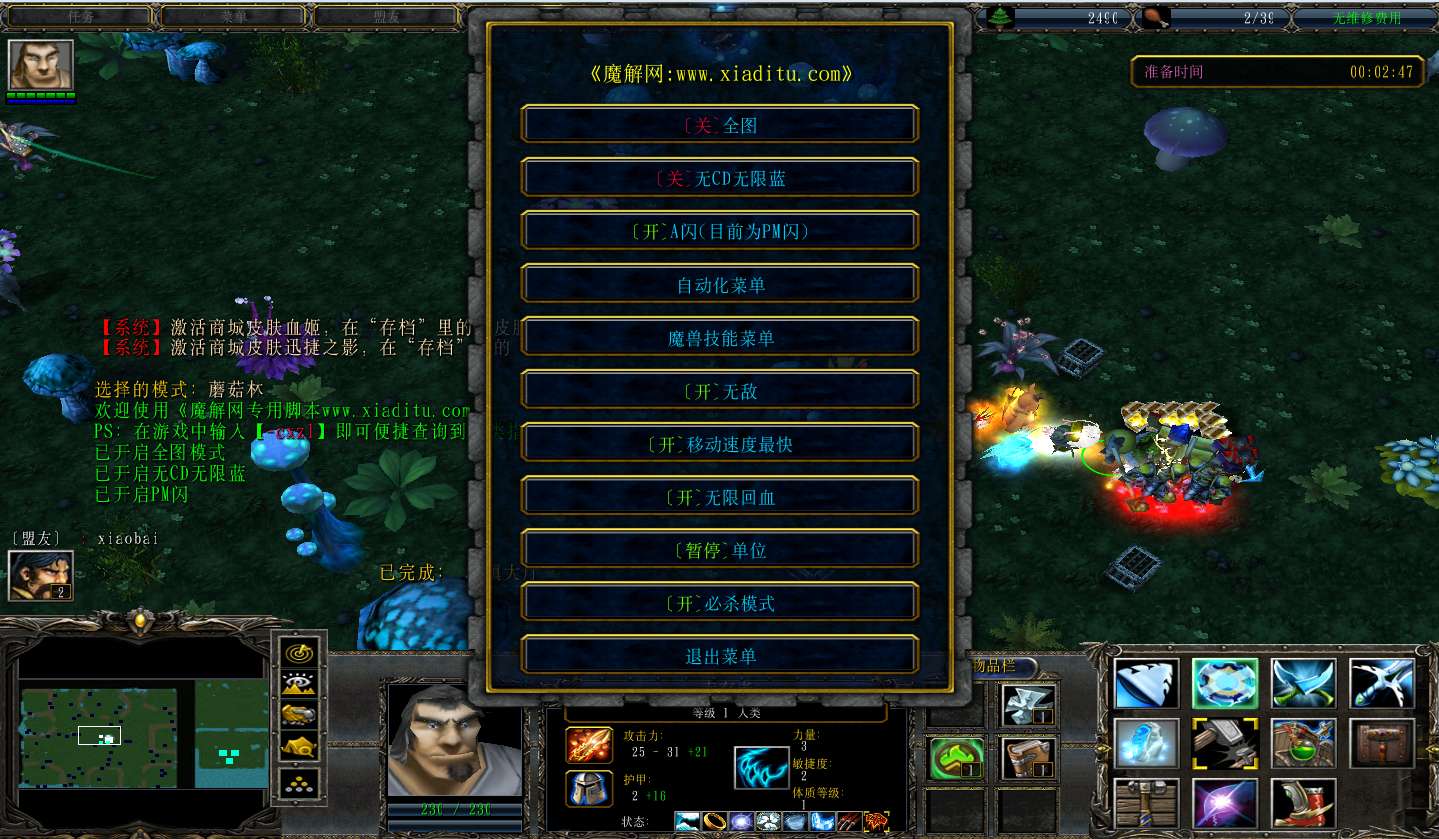The width and height of the screenshot is (1439, 839).
Task: Enable the 无限回血 infinite heal option
Action: [719, 497]
